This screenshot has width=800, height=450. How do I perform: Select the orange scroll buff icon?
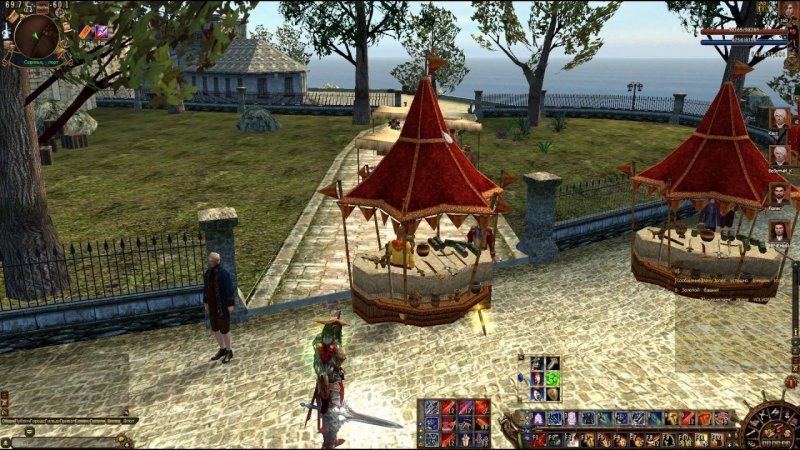pos(86,32)
